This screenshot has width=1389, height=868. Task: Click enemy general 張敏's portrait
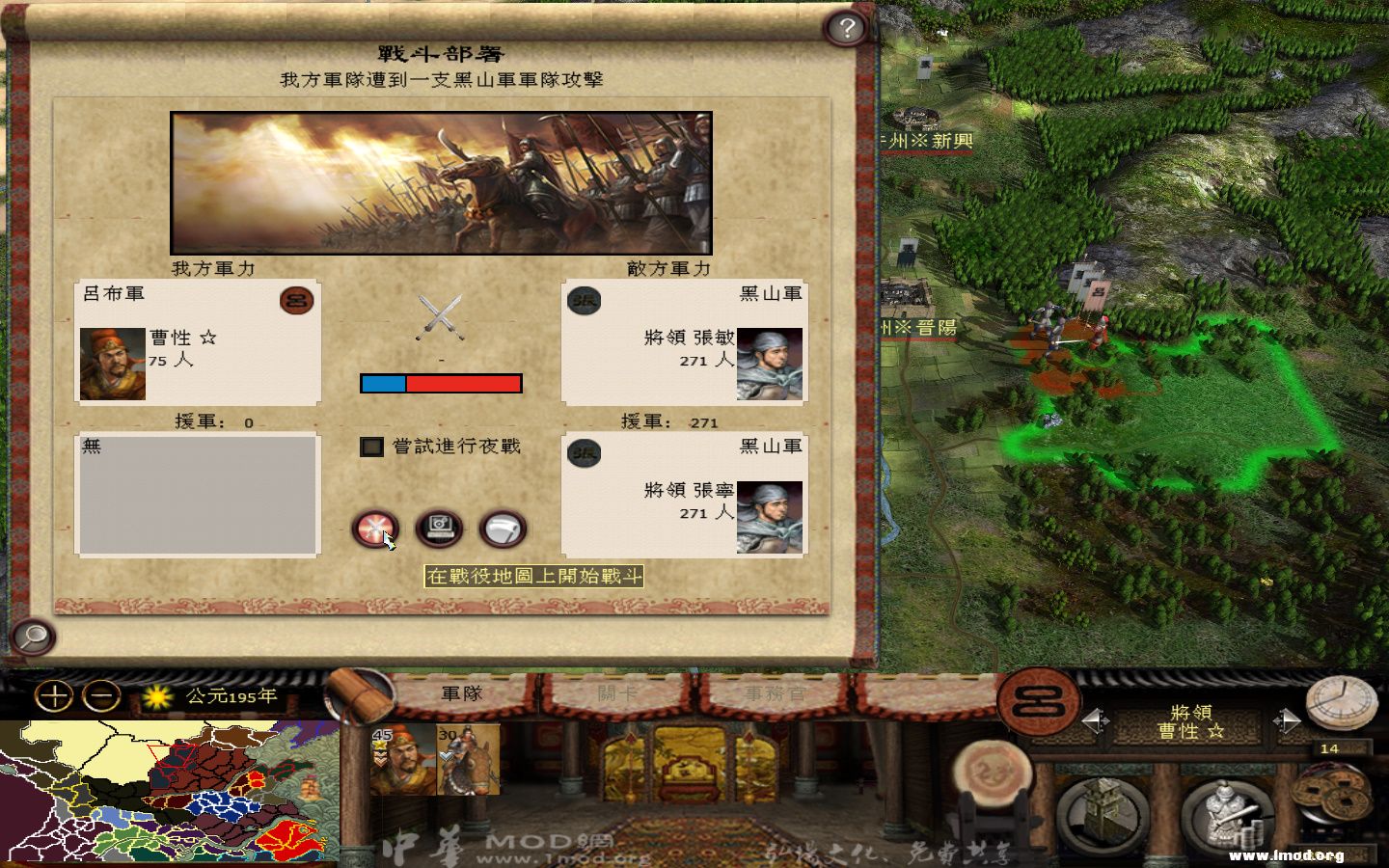click(x=769, y=366)
